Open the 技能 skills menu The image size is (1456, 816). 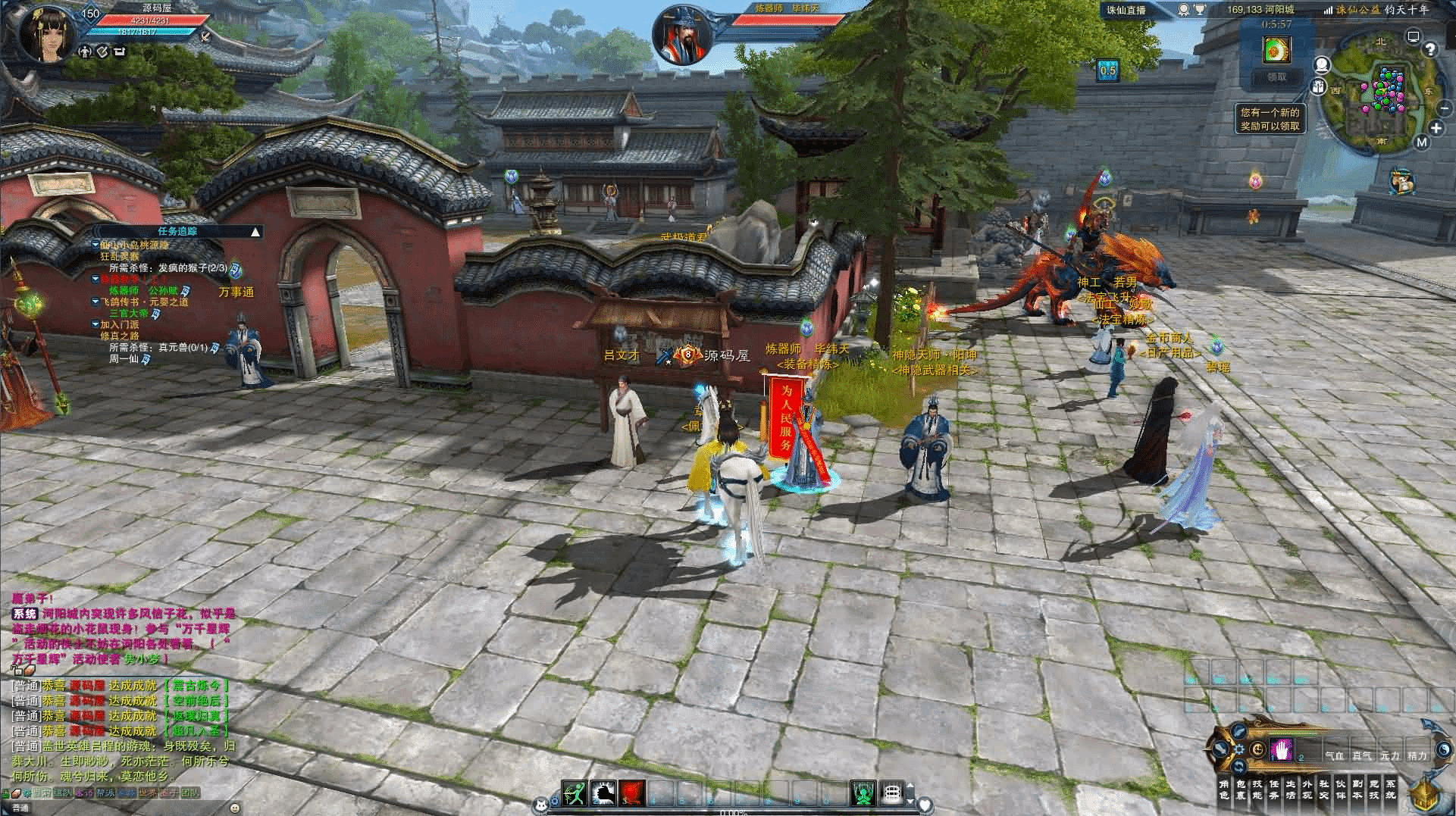pyautogui.click(x=1257, y=789)
